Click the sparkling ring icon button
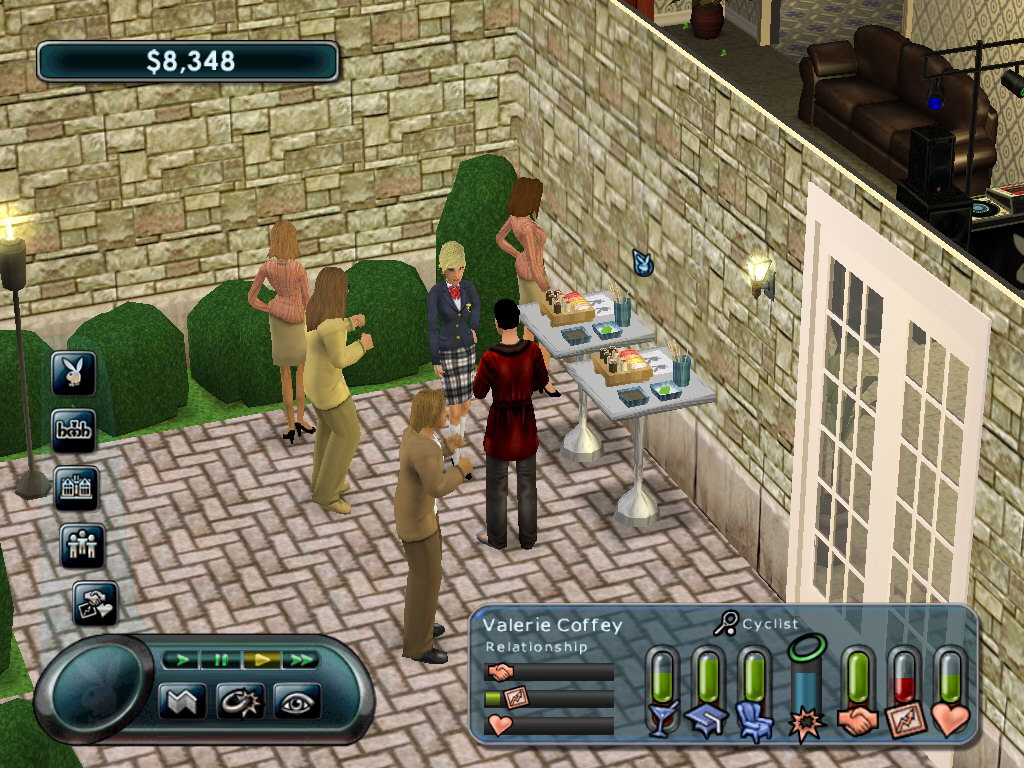Image resolution: width=1024 pixels, height=768 pixels. click(x=240, y=700)
